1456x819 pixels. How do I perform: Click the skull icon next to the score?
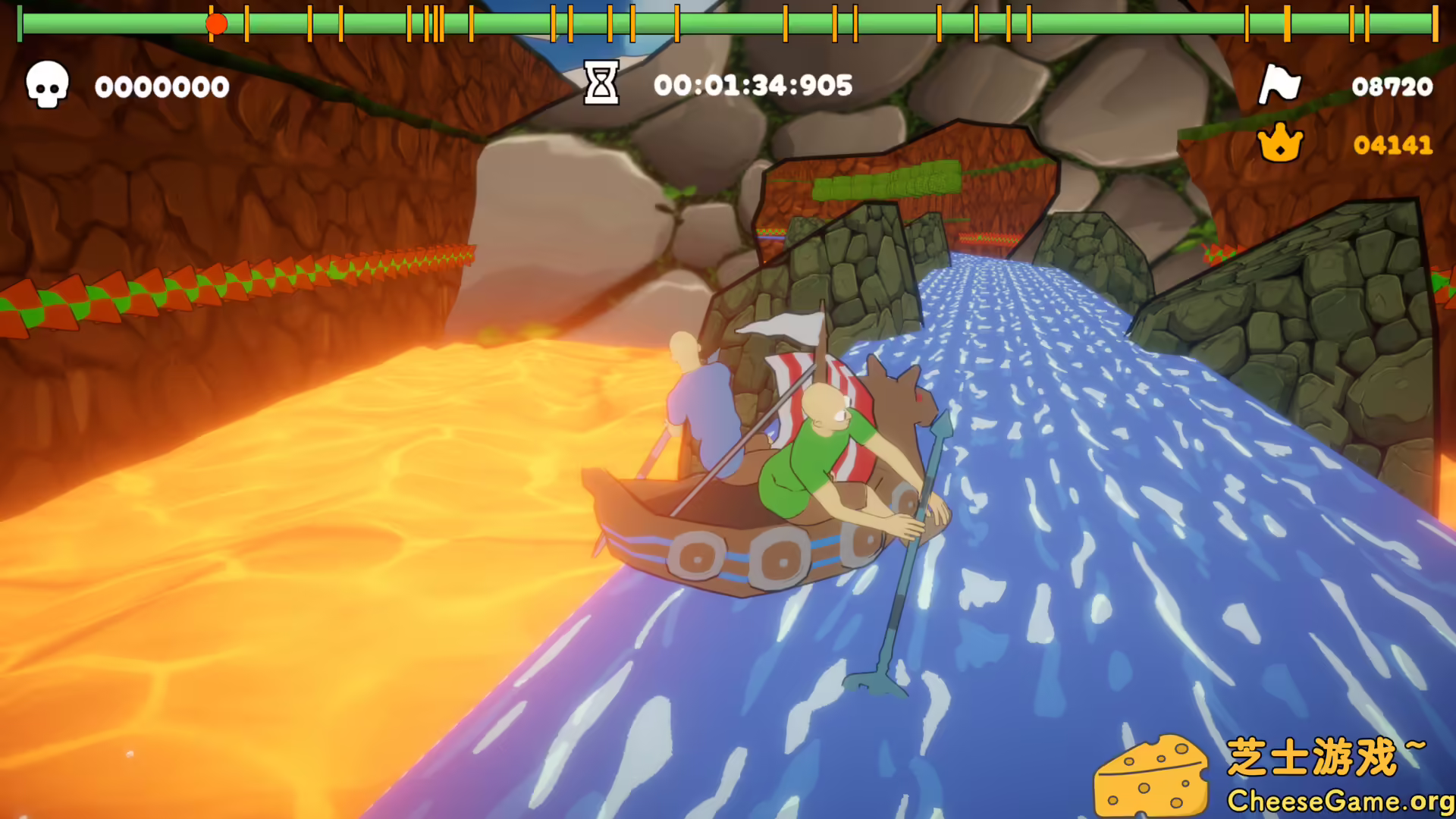[x=47, y=86]
